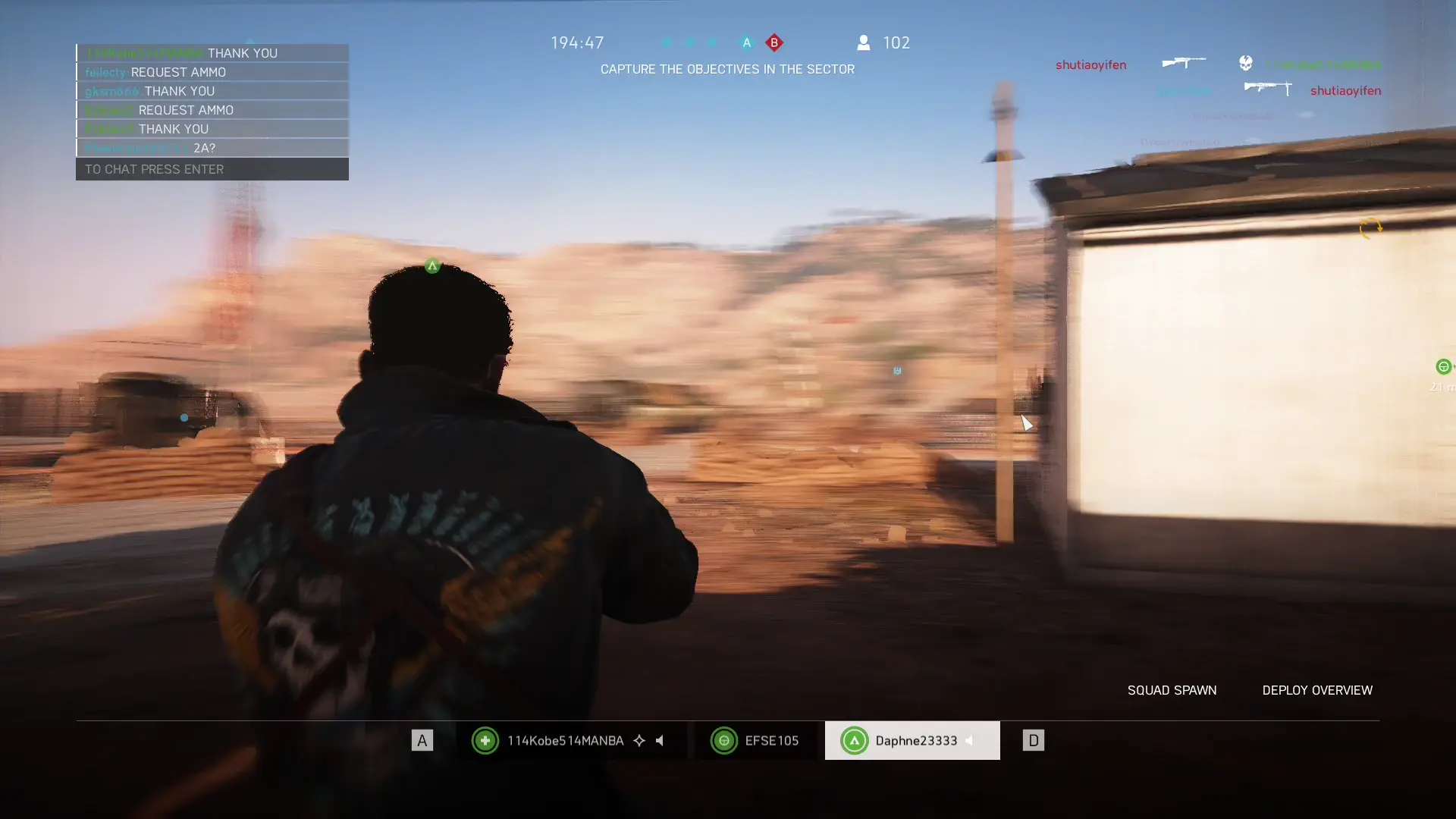This screenshot has height=819, width=1456.
Task: Click the TO CHAT PRESS ENTER field
Action: [212, 169]
